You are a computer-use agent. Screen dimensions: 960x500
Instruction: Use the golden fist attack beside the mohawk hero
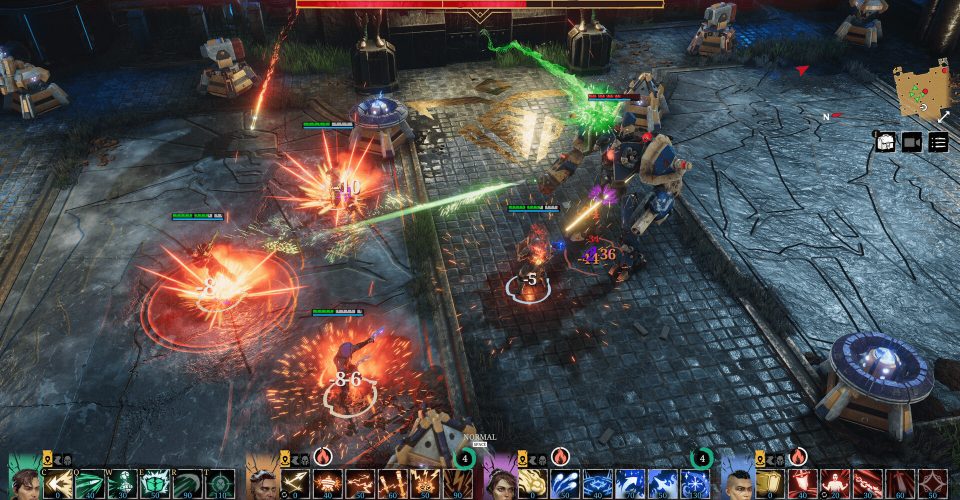click(x=770, y=485)
